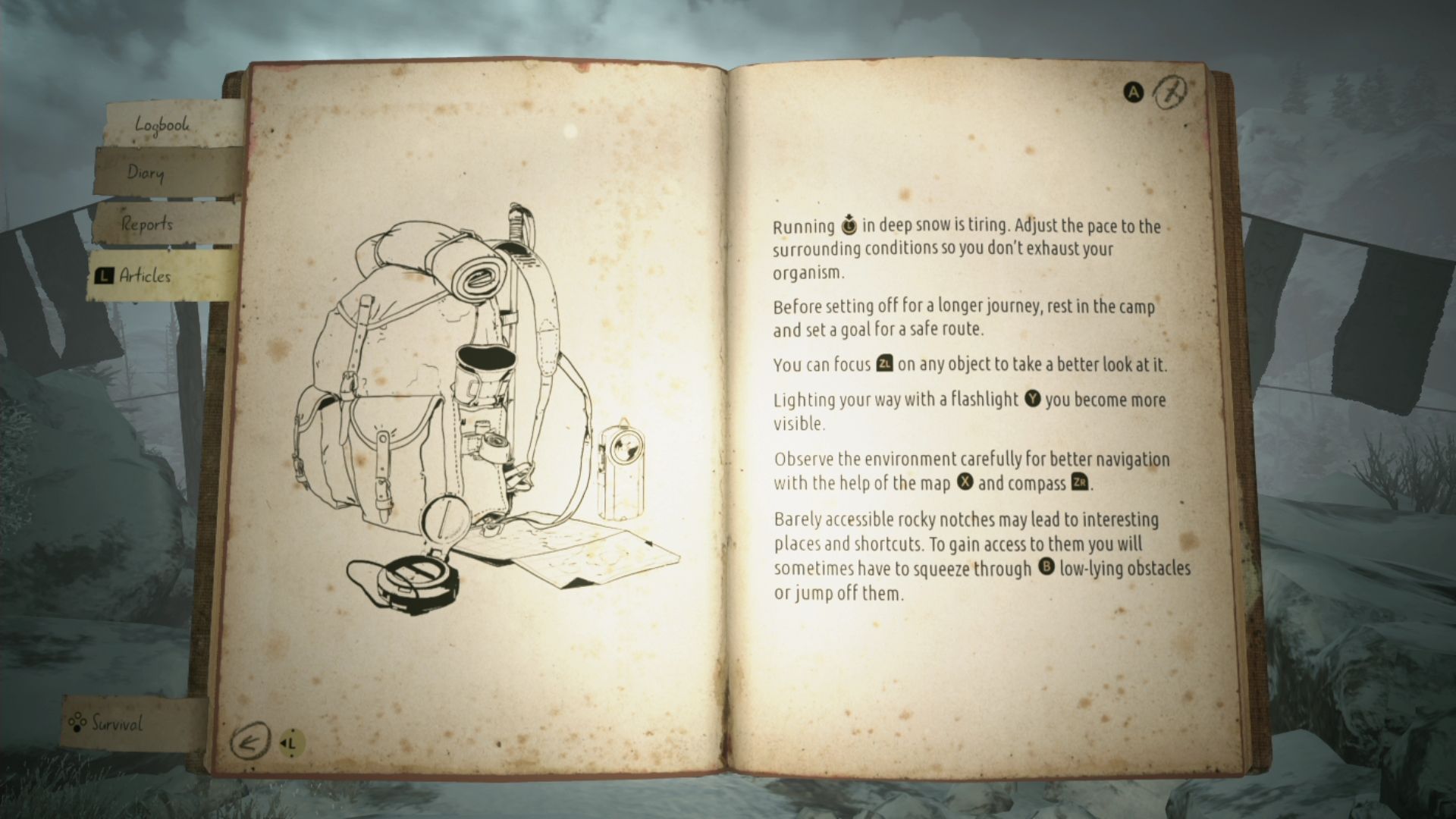Open the Logbook tab
The height and width of the screenshot is (819, 1456).
162,125
